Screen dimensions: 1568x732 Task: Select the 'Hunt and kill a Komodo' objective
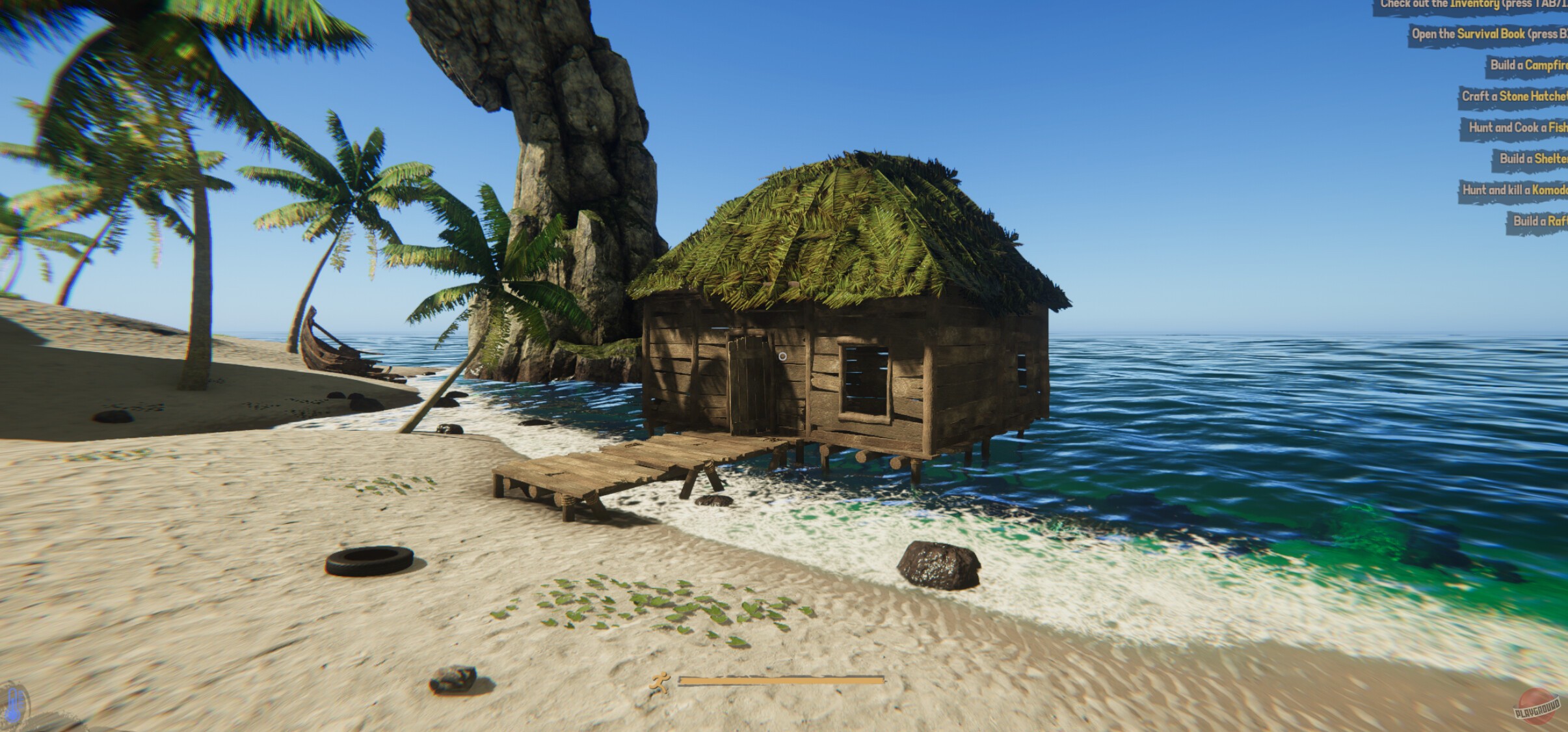point(1513,190)
